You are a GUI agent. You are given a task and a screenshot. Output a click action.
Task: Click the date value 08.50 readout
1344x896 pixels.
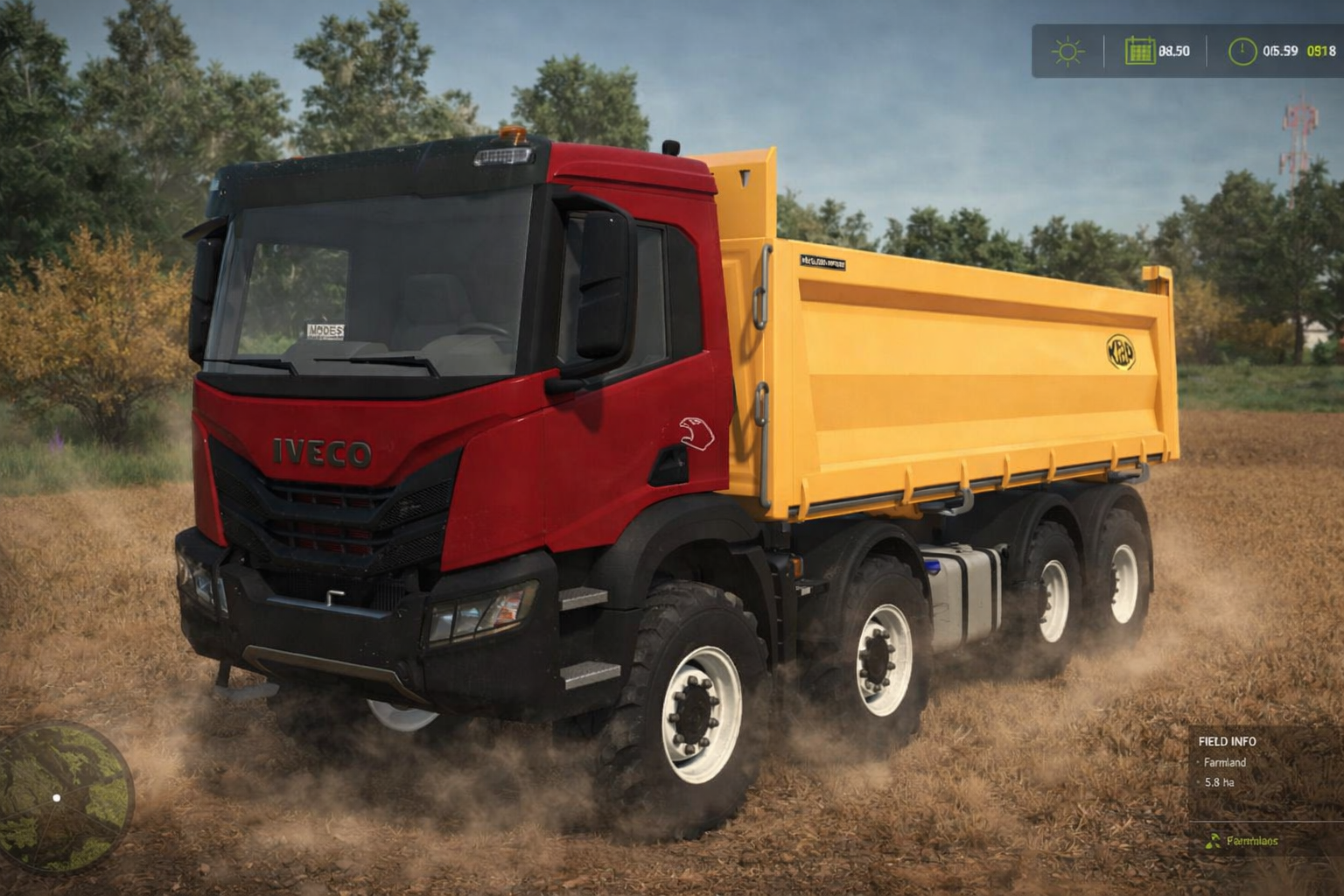[1175, 51]
